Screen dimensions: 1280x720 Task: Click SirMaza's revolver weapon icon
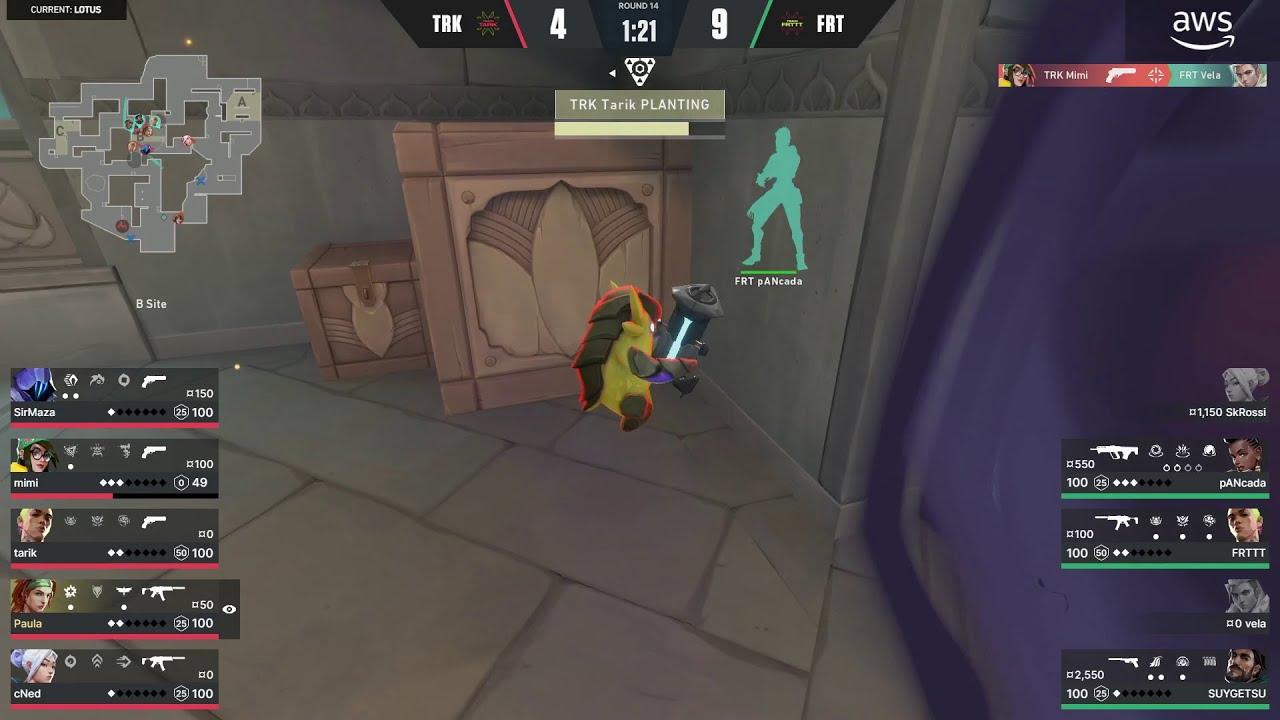point(153,382)
